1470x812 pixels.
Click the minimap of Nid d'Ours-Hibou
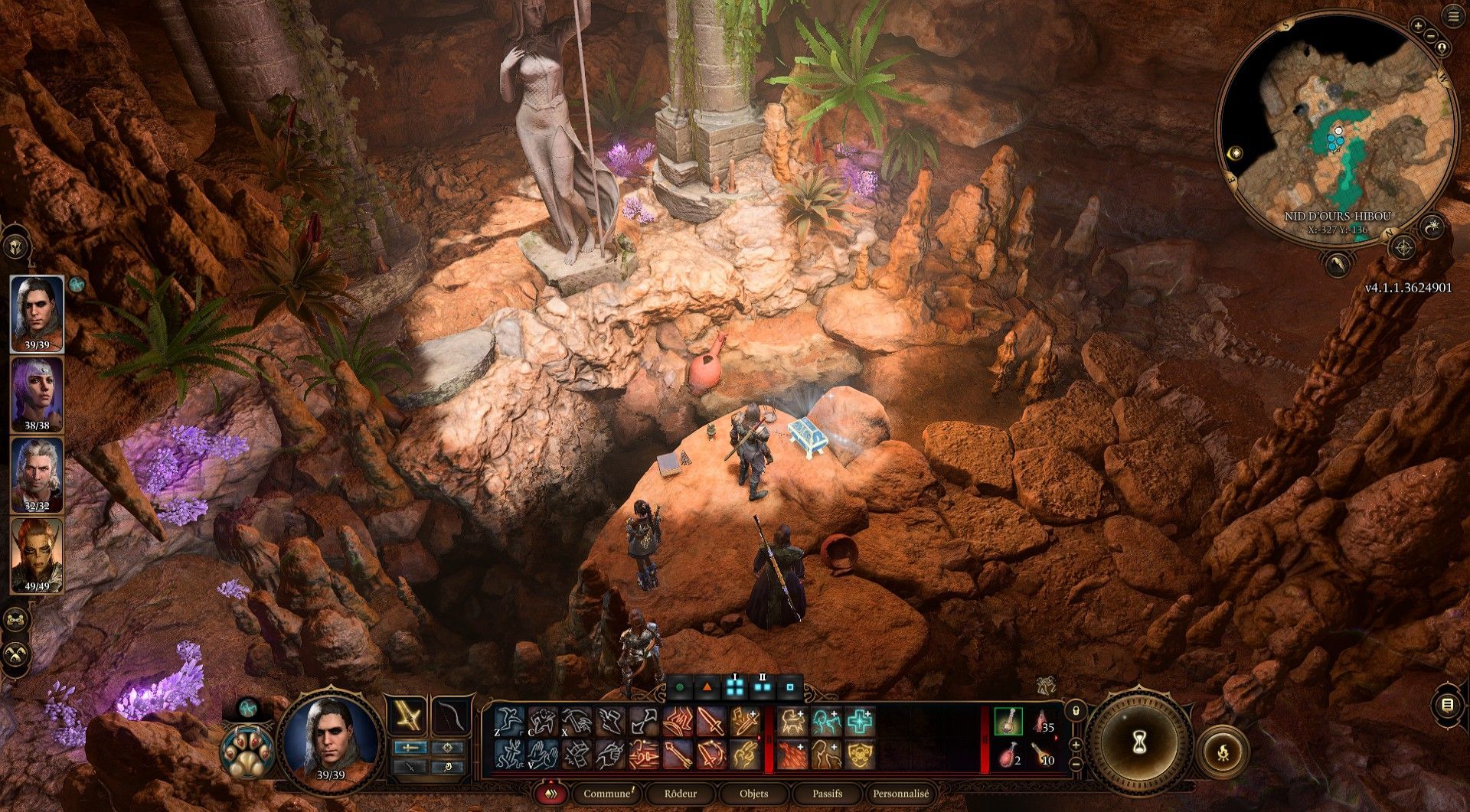tap(1336, 130)
